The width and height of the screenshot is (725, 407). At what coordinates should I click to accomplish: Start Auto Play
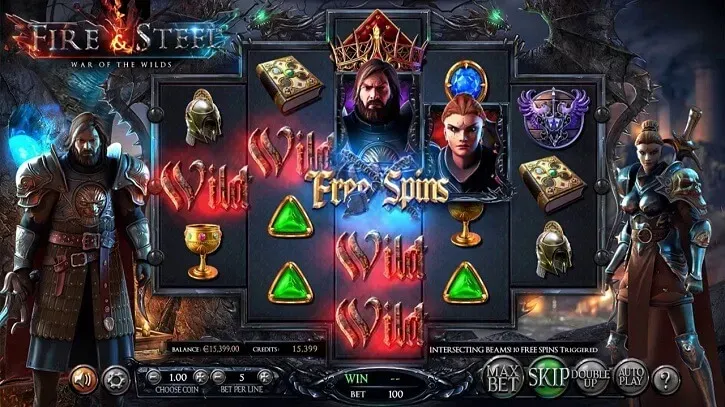(630, 377)
